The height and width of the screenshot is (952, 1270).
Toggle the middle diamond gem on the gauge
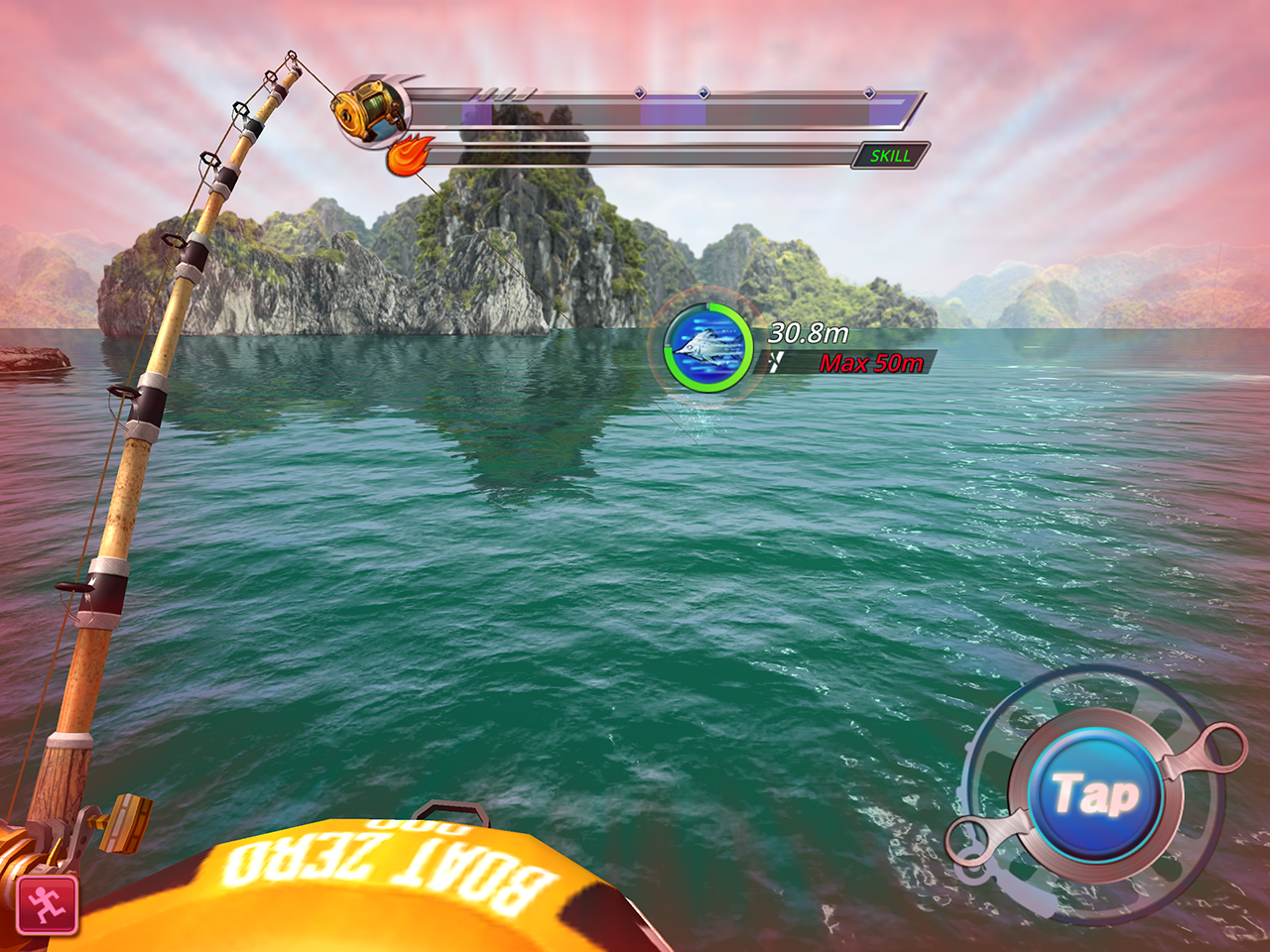point(704,94)
